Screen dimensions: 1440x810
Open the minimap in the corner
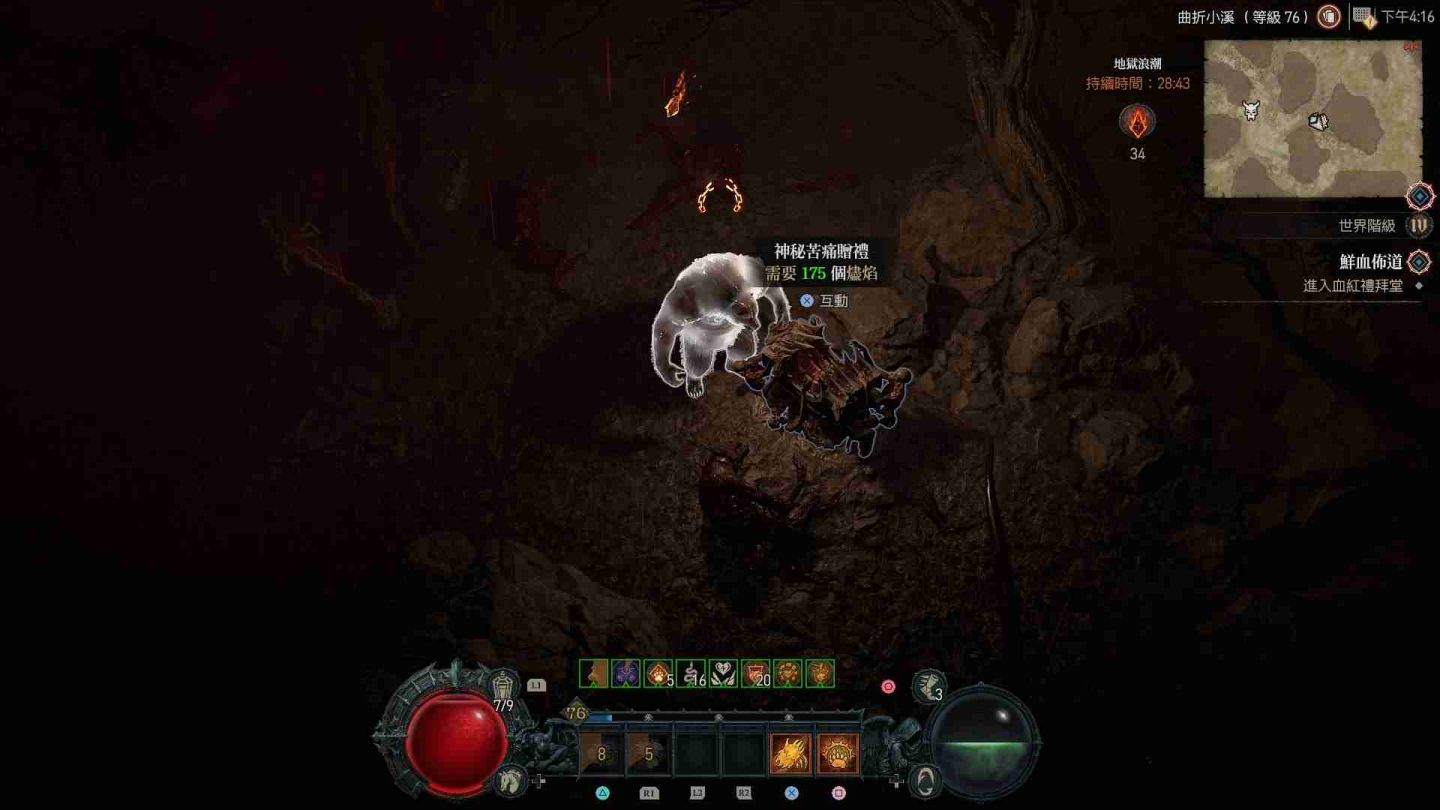click(x=1312, y=118)
